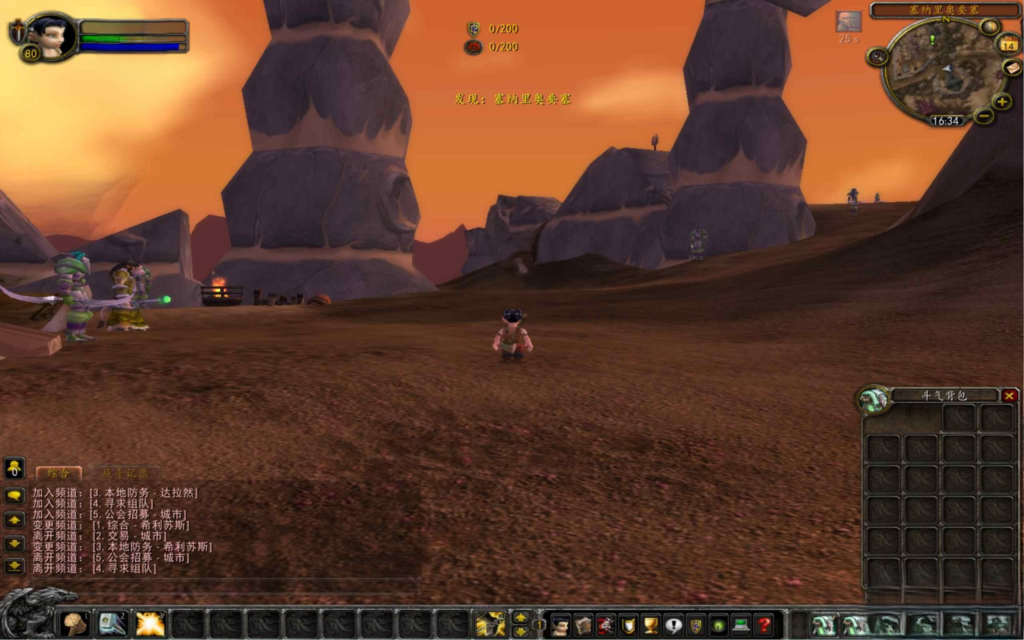The image size is (1024, 640).
Task: Open the friends list button above chat
Action: pos(14,467)
